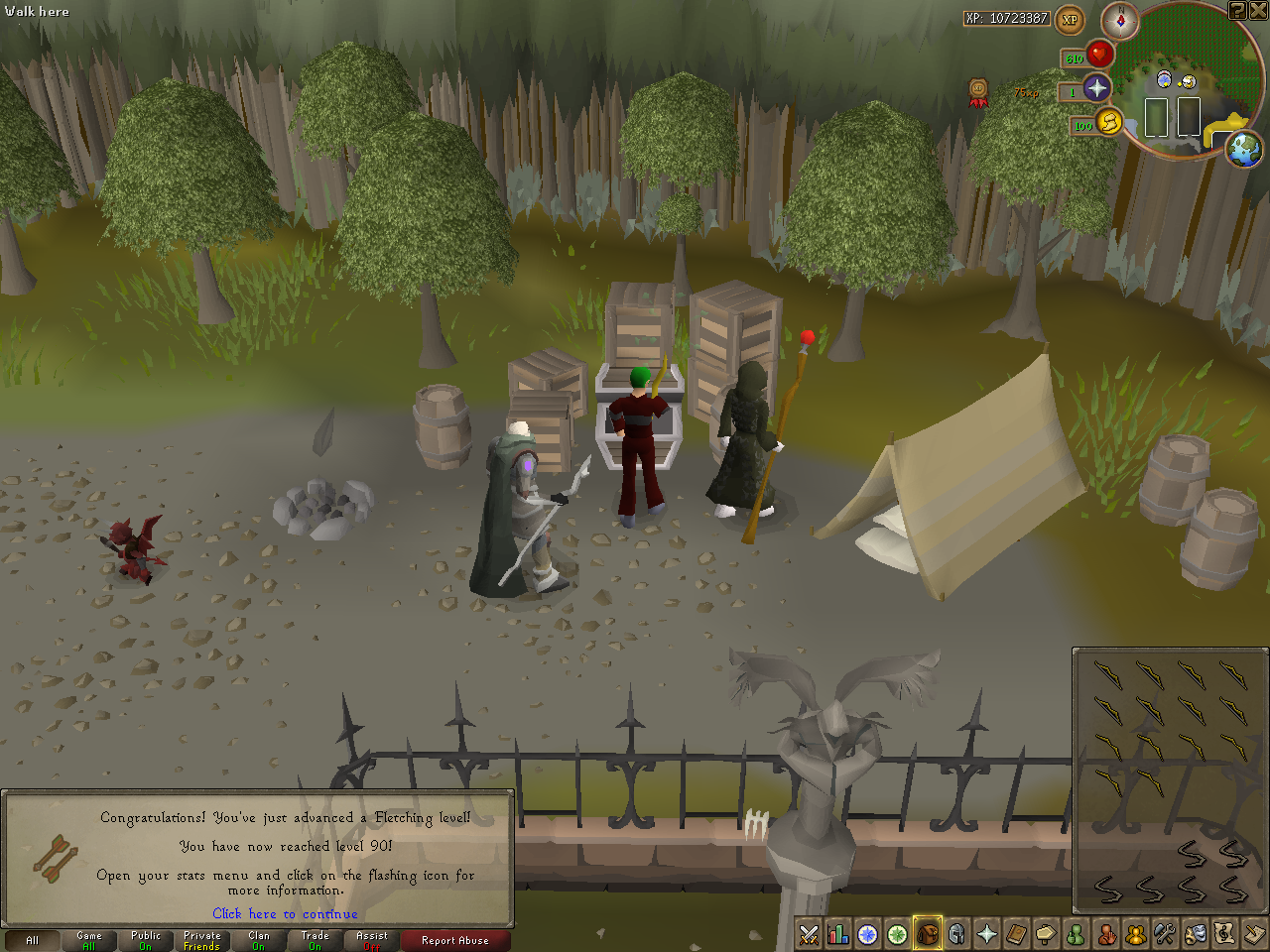
Task: Select the Game chat tab
Action: (88, 940)
